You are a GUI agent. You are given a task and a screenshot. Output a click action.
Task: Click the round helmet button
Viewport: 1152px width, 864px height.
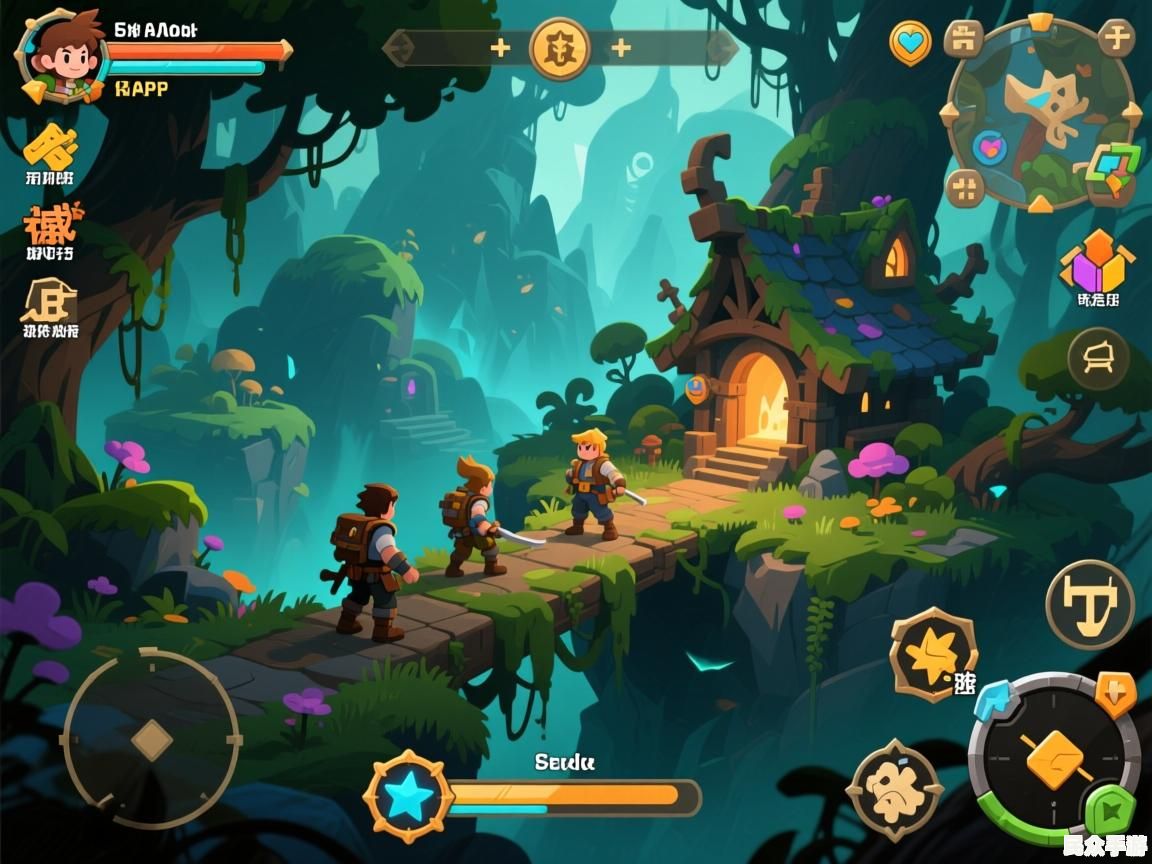tap(1099, 358)
